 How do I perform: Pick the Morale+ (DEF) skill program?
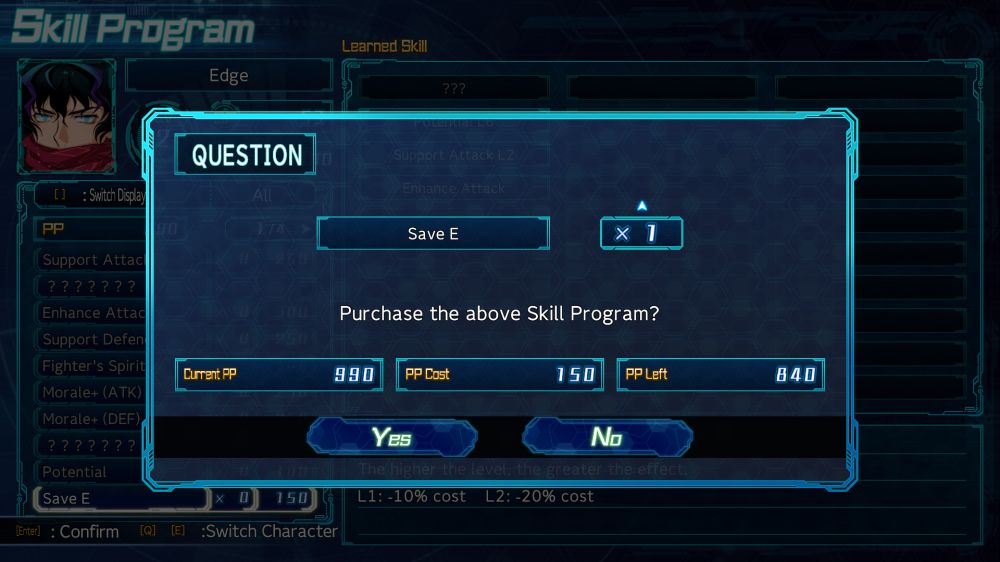(92, 419)
